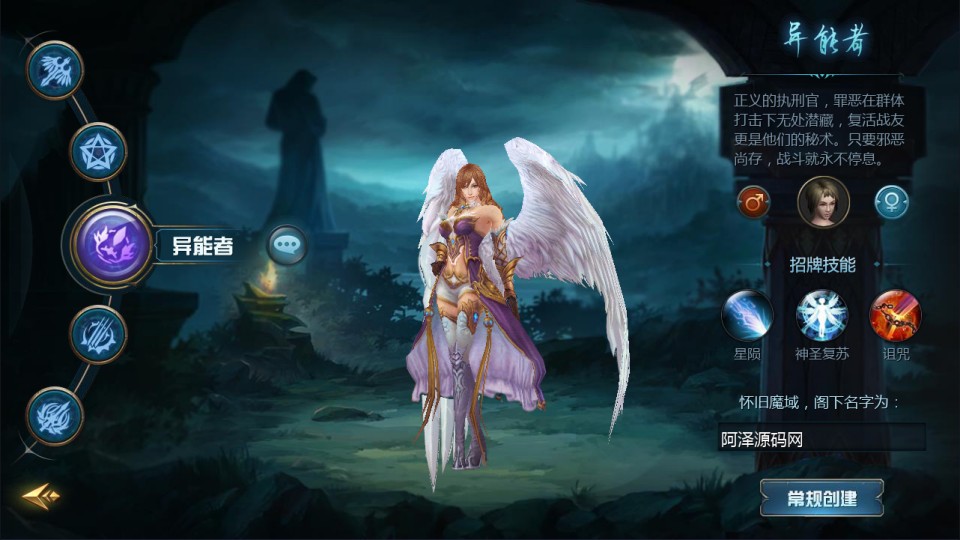Choose the pentagram star class icon
The height and width of the screenshot is (540, 960).
(x=98, y=151)
